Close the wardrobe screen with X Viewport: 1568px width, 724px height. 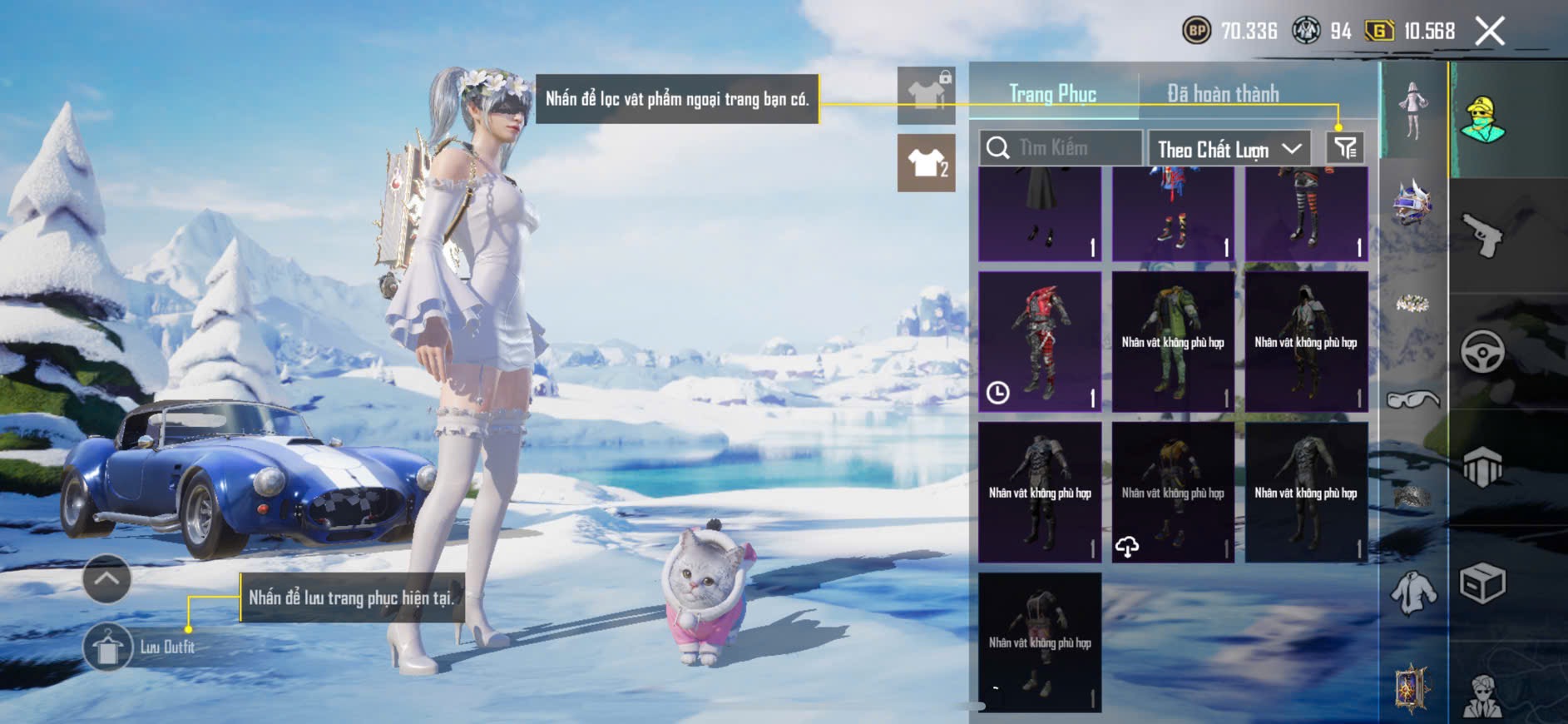1490,32
